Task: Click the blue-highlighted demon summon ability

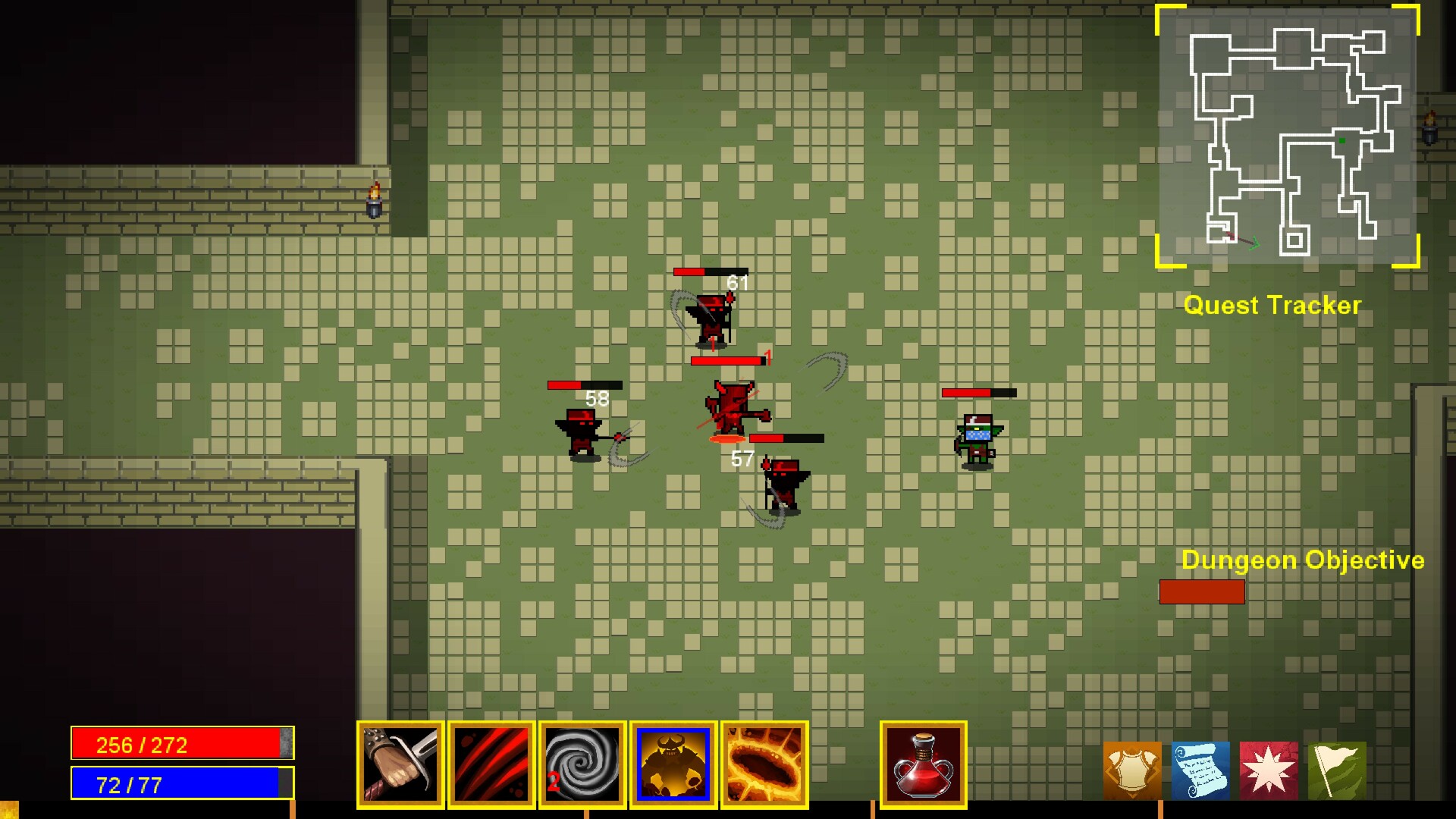Action: coord(673,762)
